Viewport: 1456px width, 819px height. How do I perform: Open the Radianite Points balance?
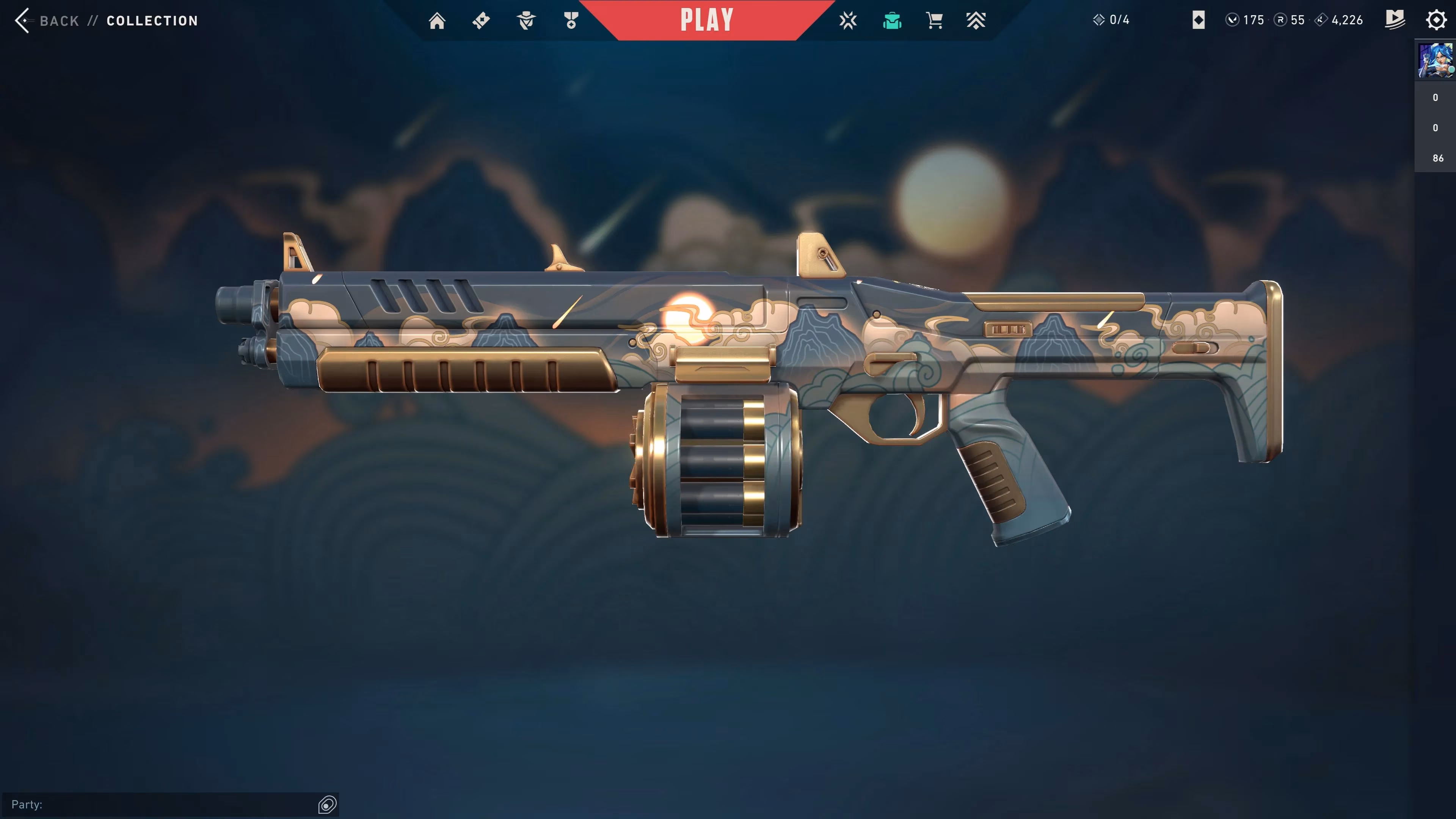click(x=1290, y=20)
